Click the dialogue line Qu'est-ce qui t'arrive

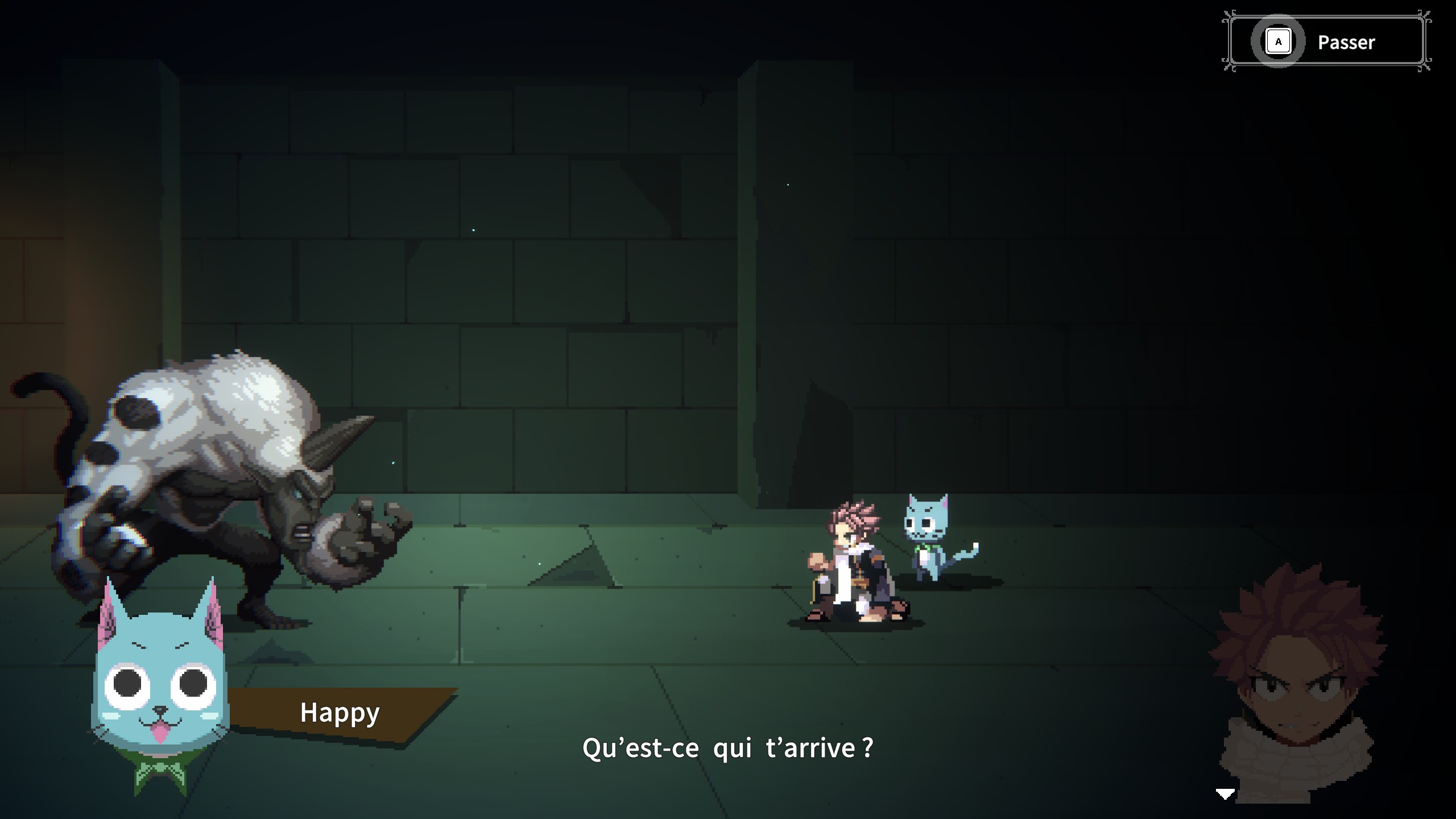728,749
